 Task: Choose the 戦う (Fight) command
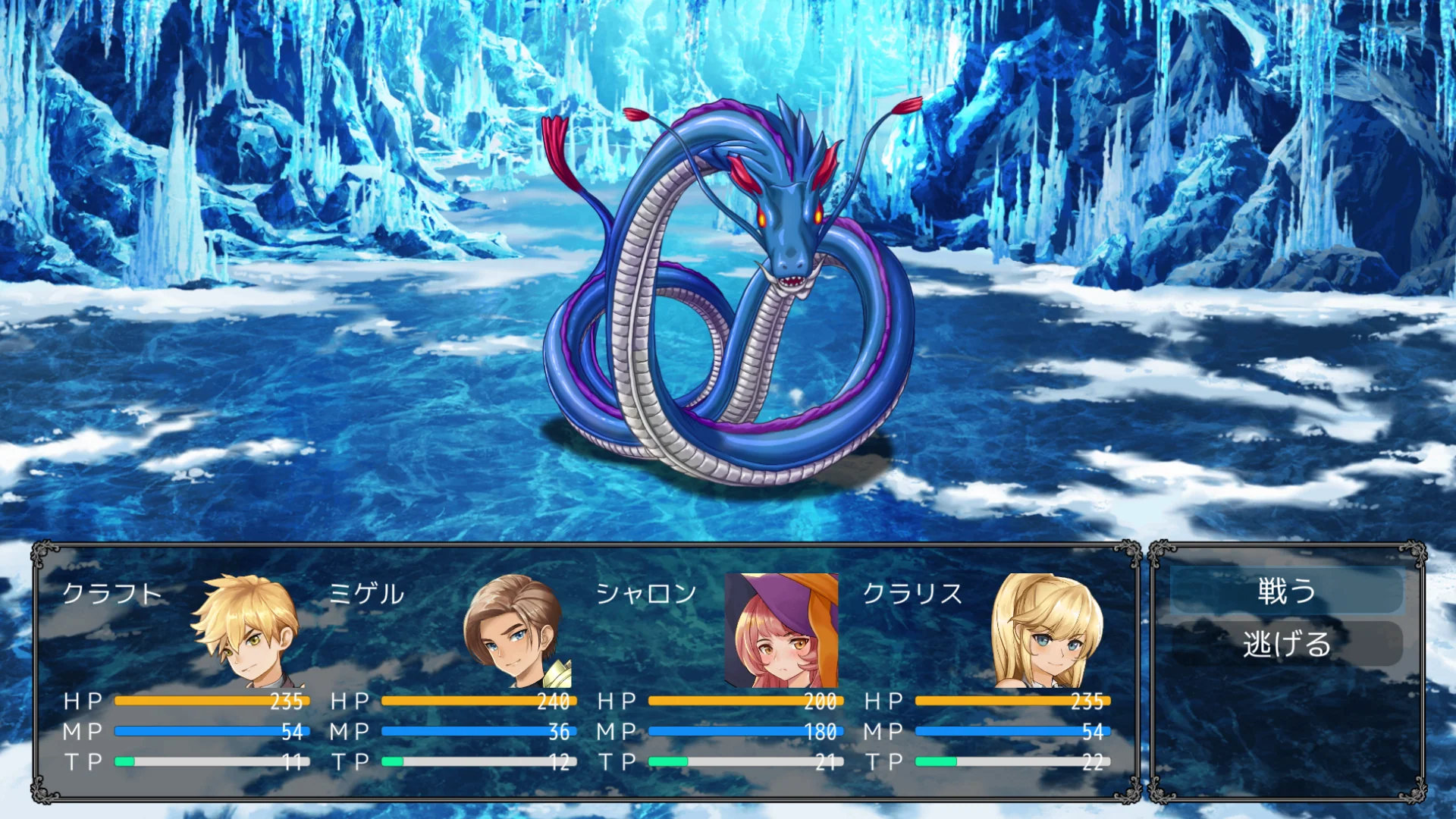tap(1286, 591)
